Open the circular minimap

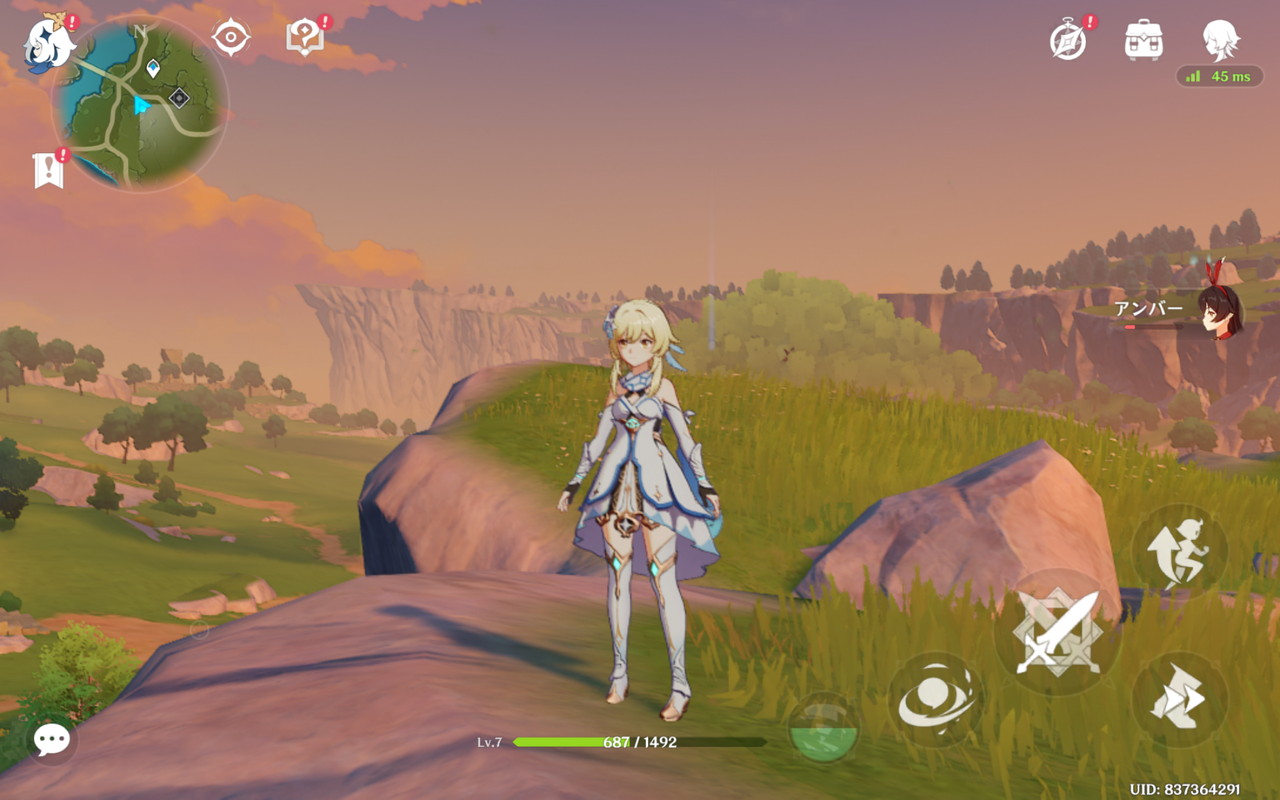coord(140,103)
